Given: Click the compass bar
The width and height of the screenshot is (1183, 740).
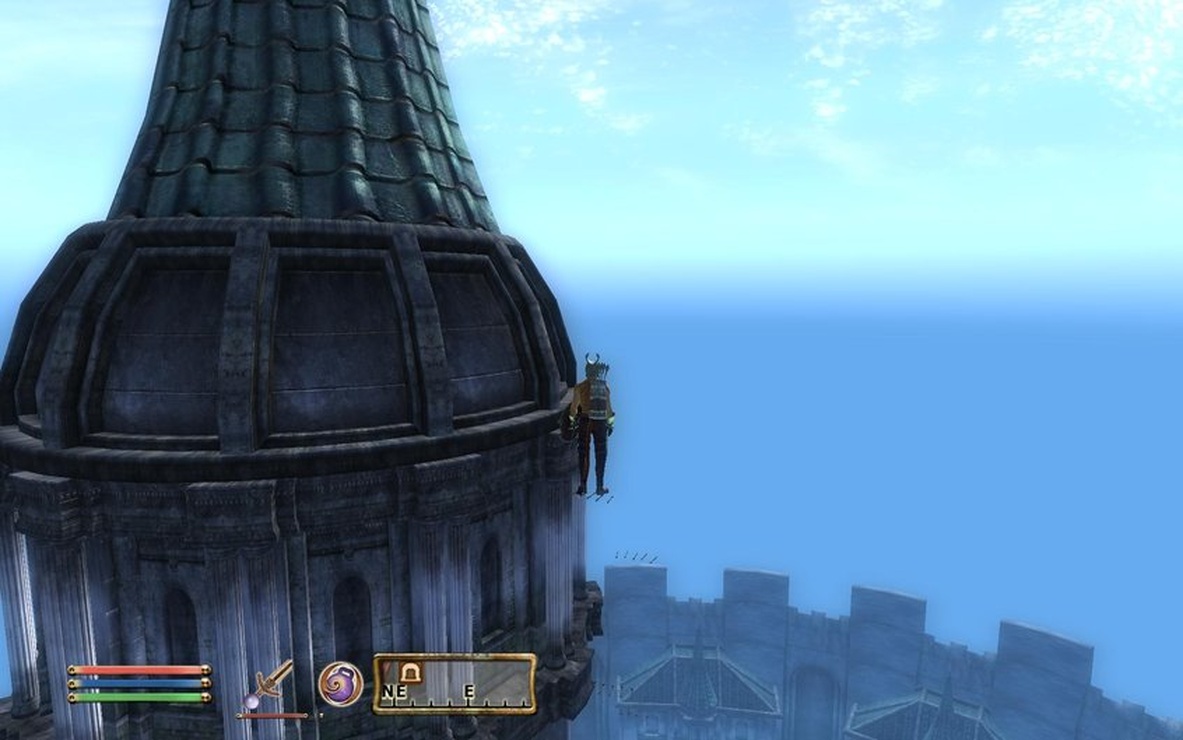Looking at the screenshot, I should point(455,684).
